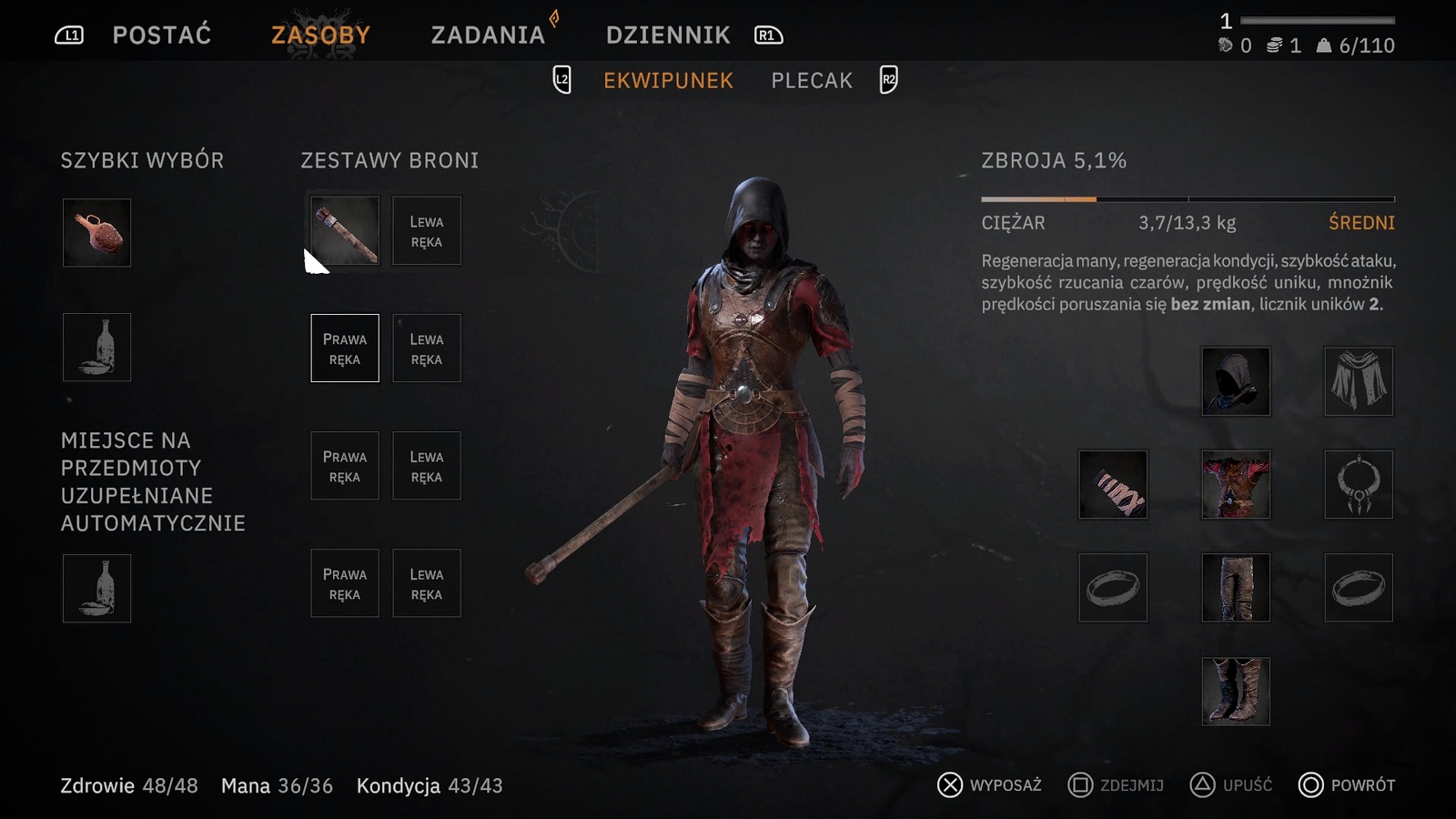Switch to the Postać tab

click(x=161, y=35)
